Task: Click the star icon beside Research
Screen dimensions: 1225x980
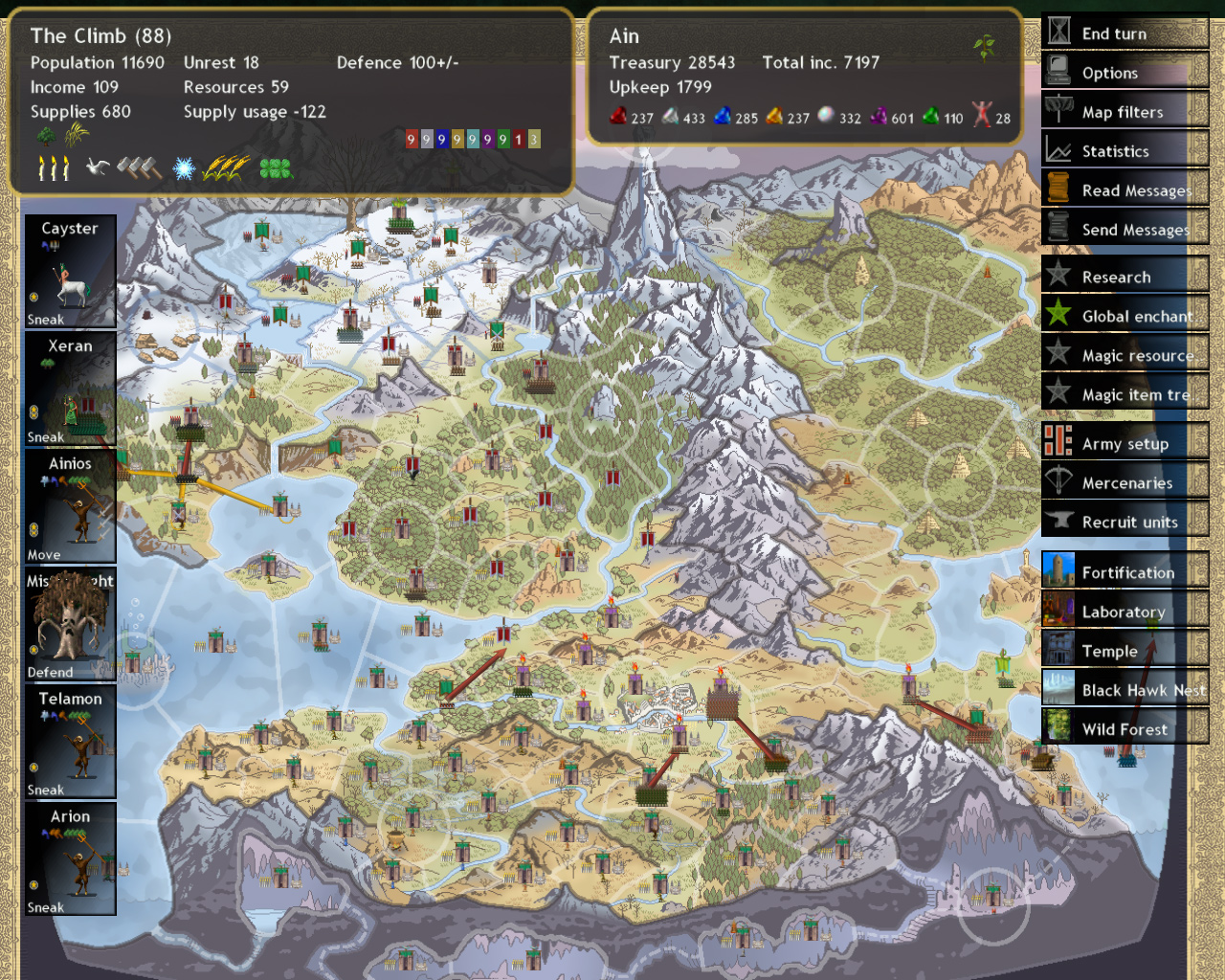Action: pos(1058,276)
